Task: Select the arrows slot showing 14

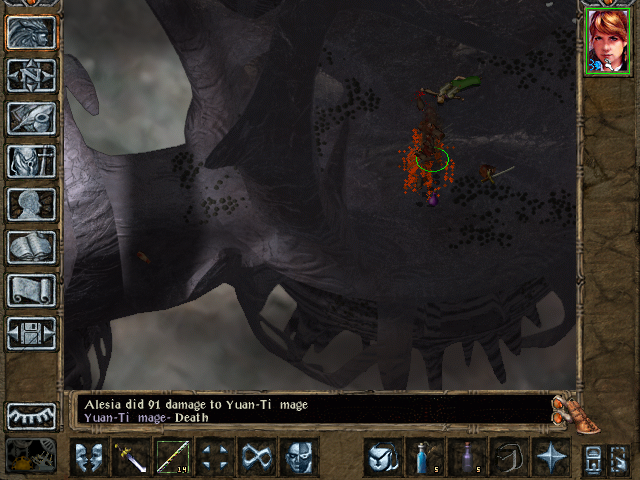Action: tap(172, 457)
